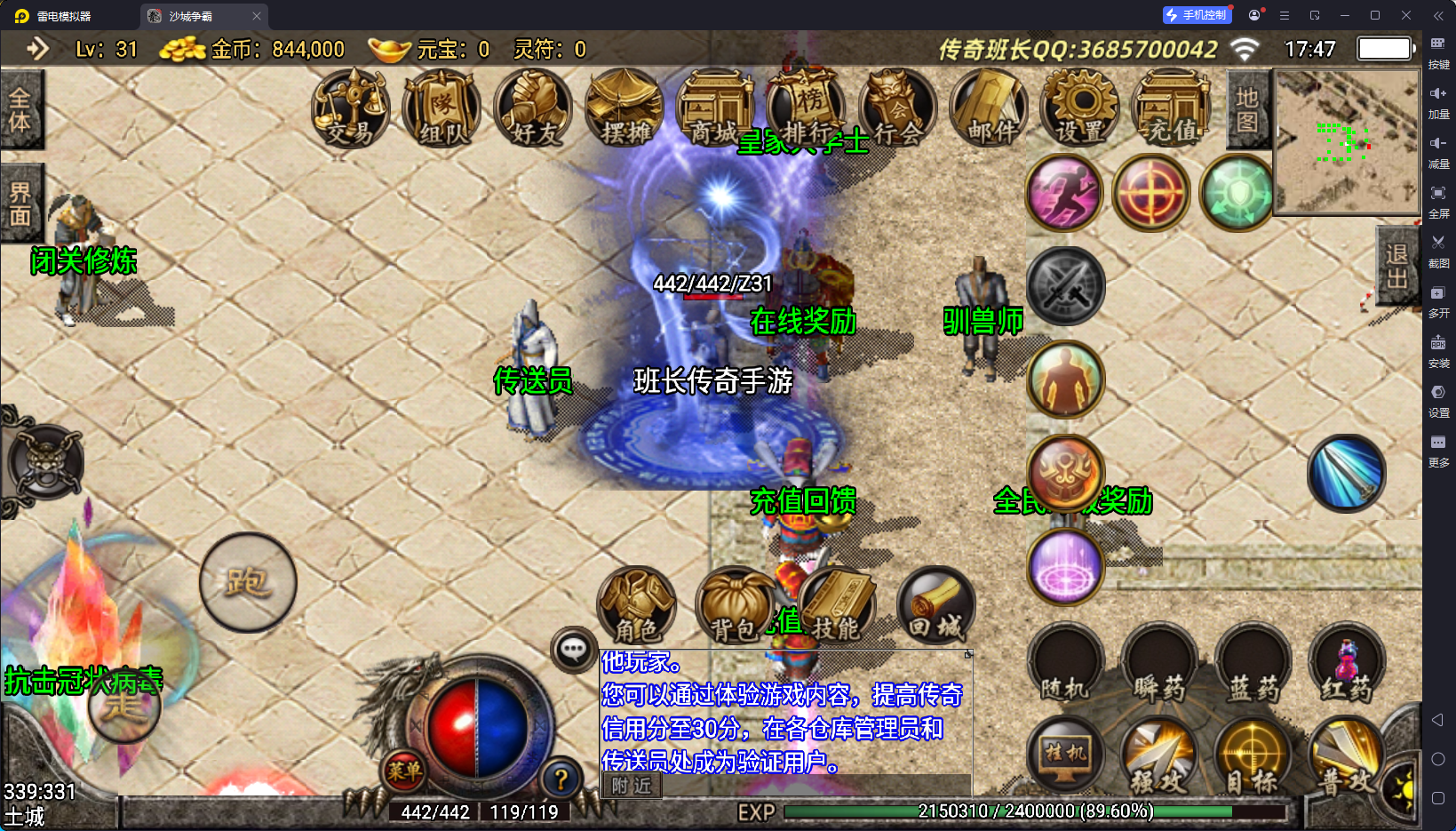Open the 充值 recharge shop
The height and width of the screenshot is (831, 1456).
(1172, 109)
